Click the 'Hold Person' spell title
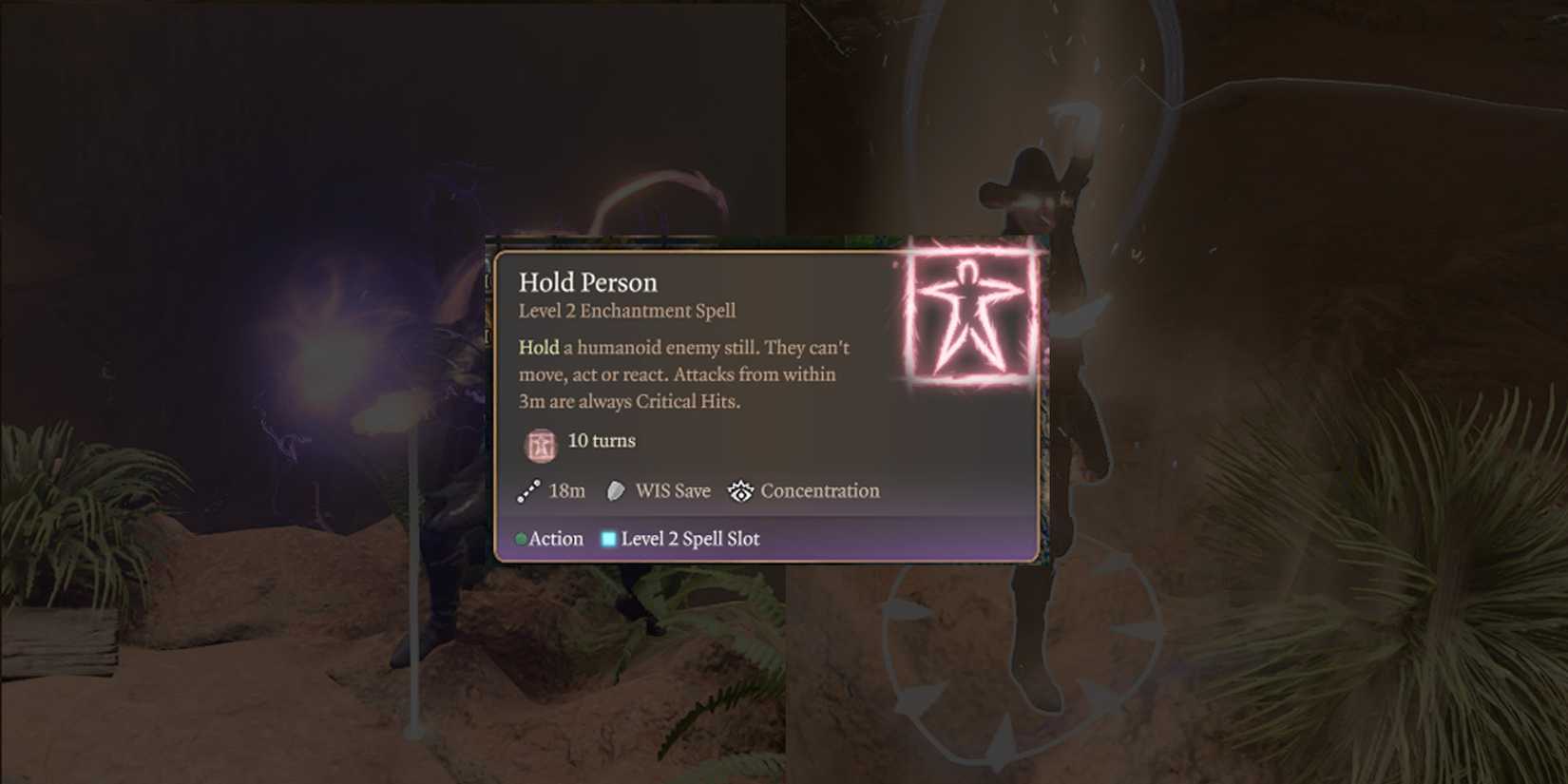 click(588, 282)
